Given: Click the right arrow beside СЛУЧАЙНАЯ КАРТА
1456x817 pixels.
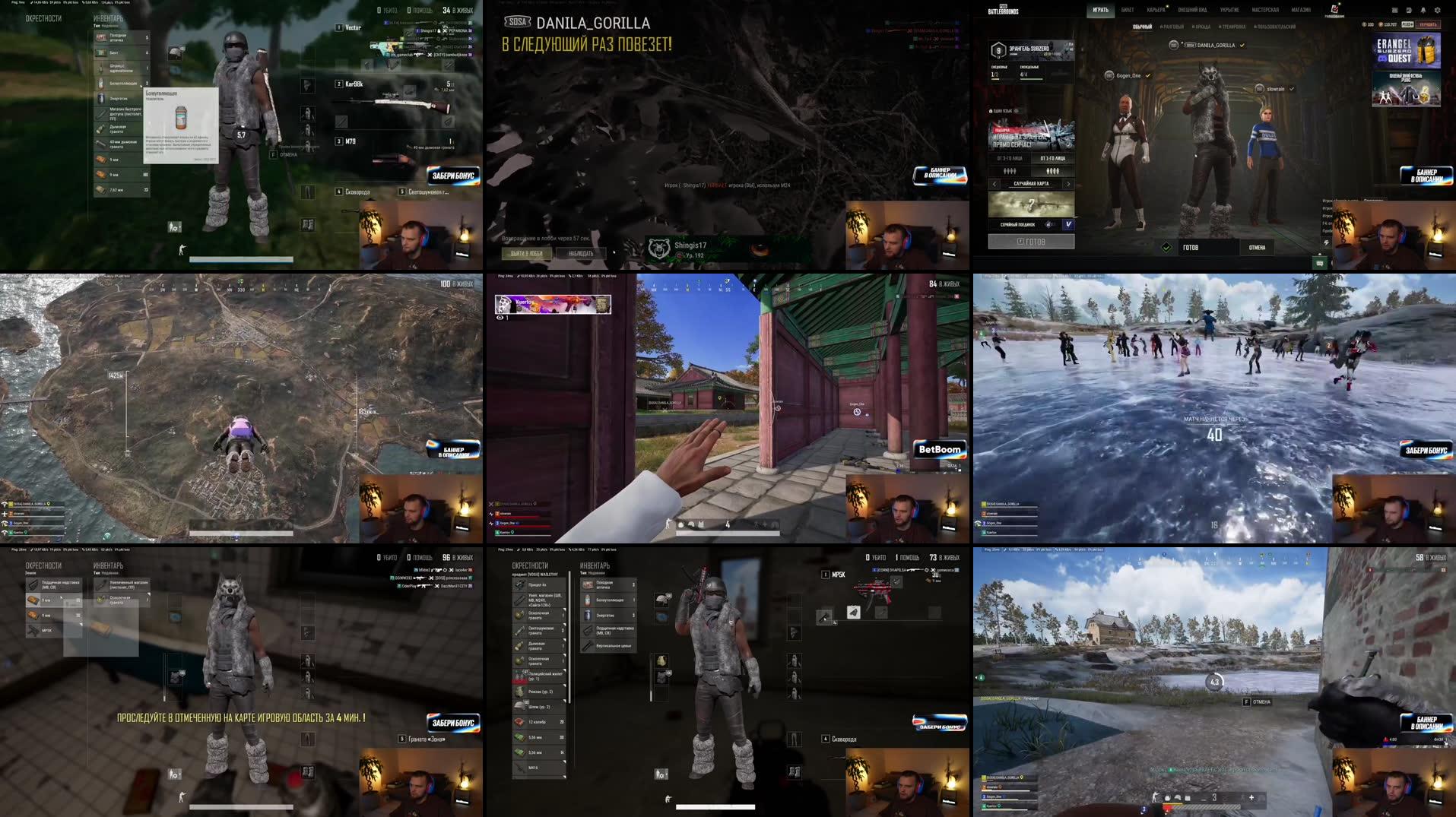Looking at the screenshot, I should click(1069, 184).
